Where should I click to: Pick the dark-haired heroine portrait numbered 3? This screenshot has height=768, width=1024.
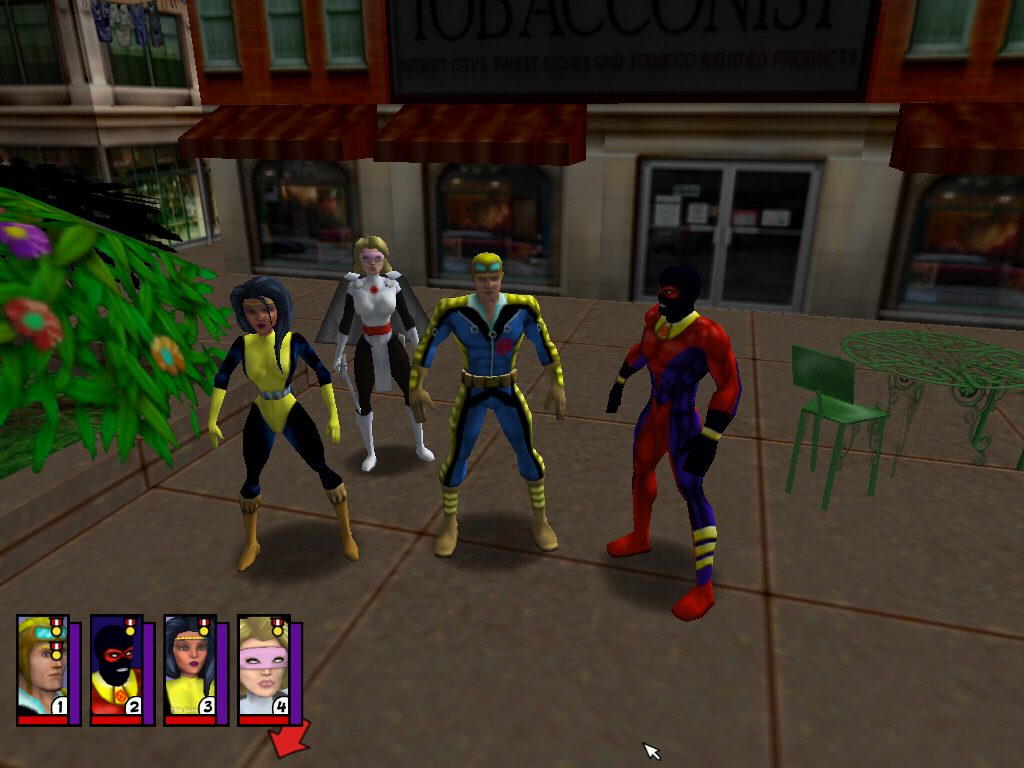point(189,668)
